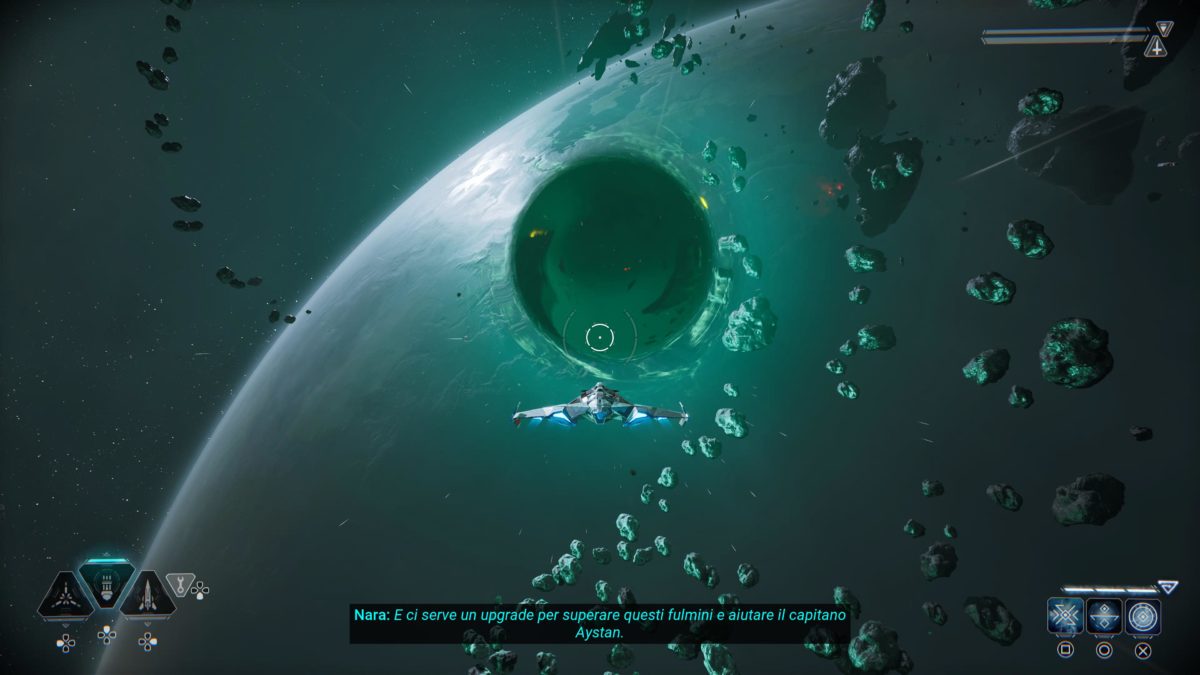The height and width of the screenshot is (675, 1200).
Task: Activate the concentric circles ability icon
Action: pos(1143,616)
